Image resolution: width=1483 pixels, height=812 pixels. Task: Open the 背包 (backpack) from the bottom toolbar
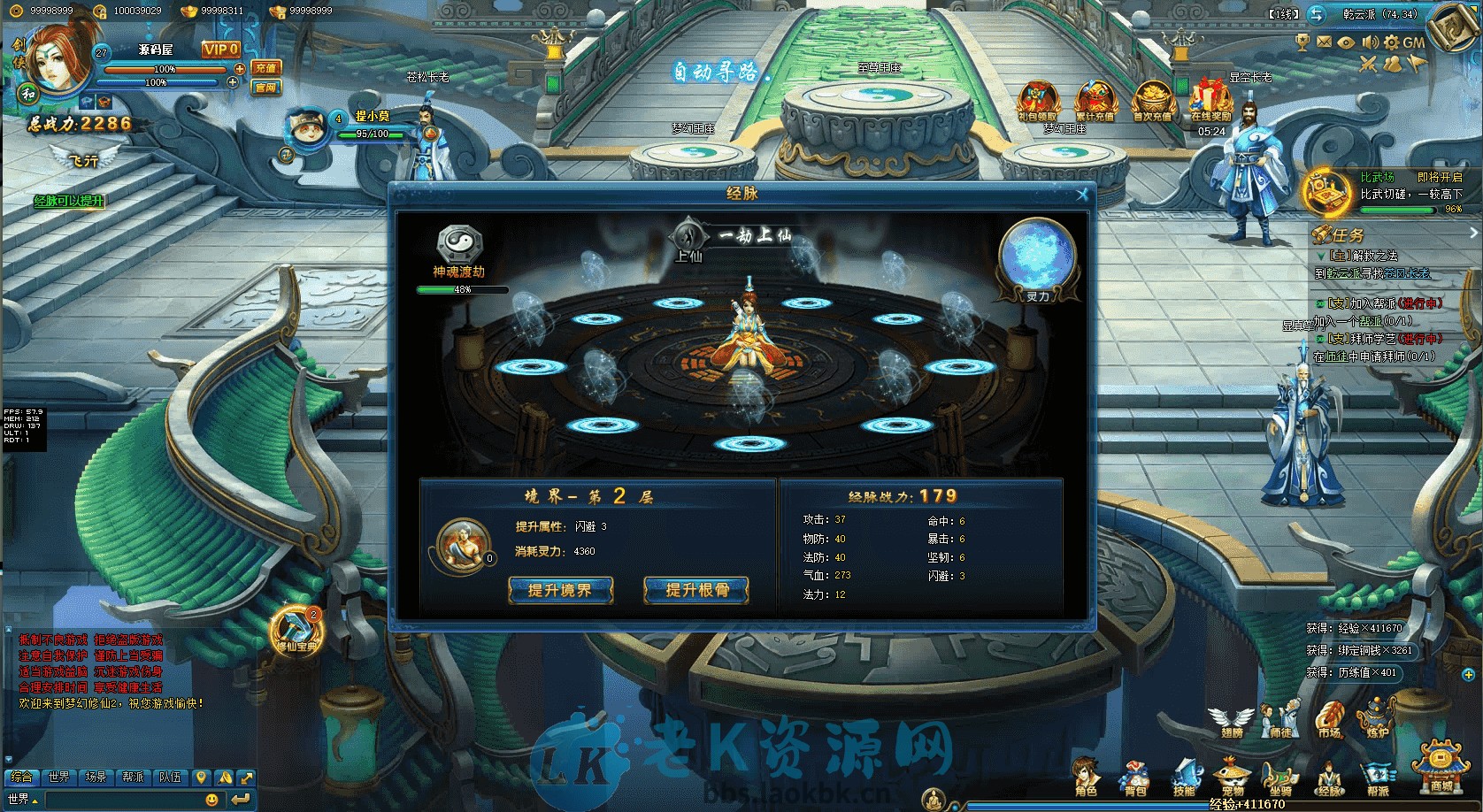1134,772
